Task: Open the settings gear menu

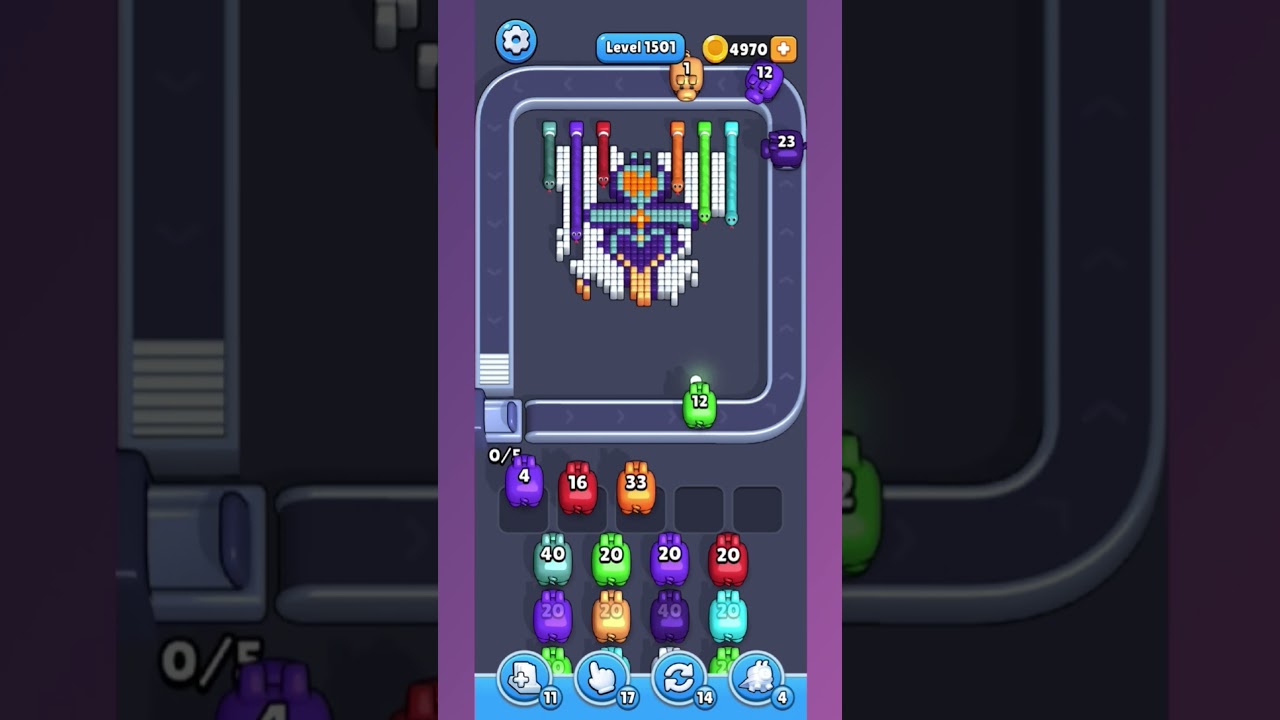Action: [x=516, y=42]
